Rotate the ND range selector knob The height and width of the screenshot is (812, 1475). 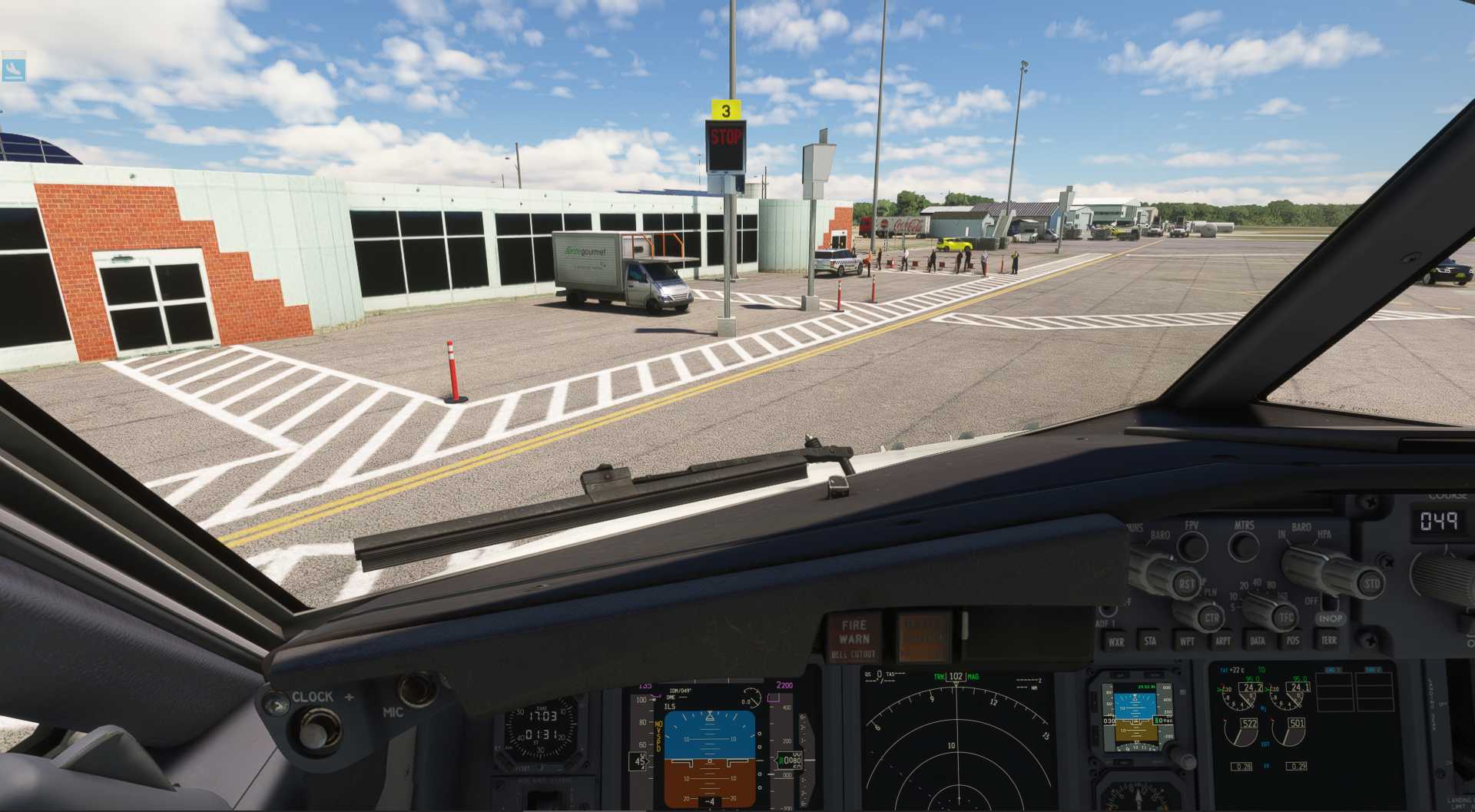pyautogui.click(x=1256, y=609)
